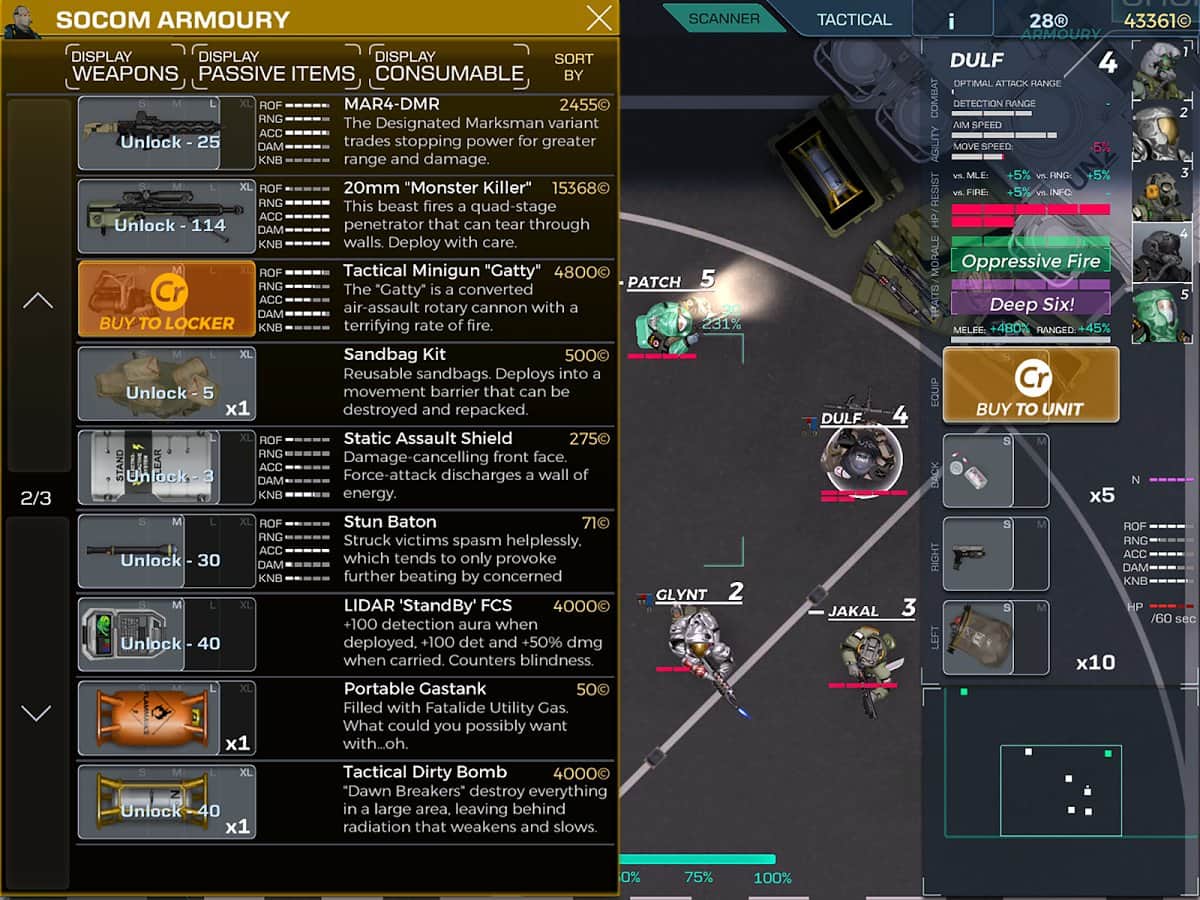The width and height of the screenshot is (1200, 900).
Task: Close the SOCOM Armoury panel
Action: coord(599,18)
